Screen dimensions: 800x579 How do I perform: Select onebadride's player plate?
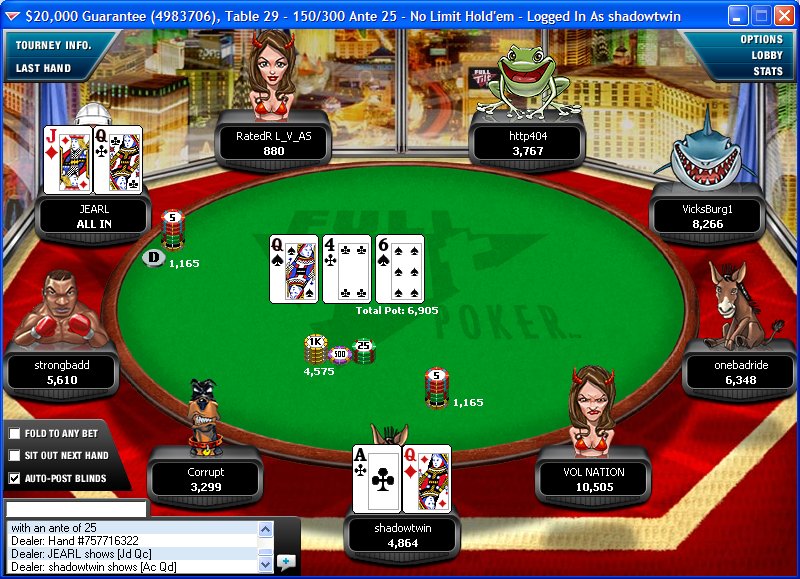point(741,373)
